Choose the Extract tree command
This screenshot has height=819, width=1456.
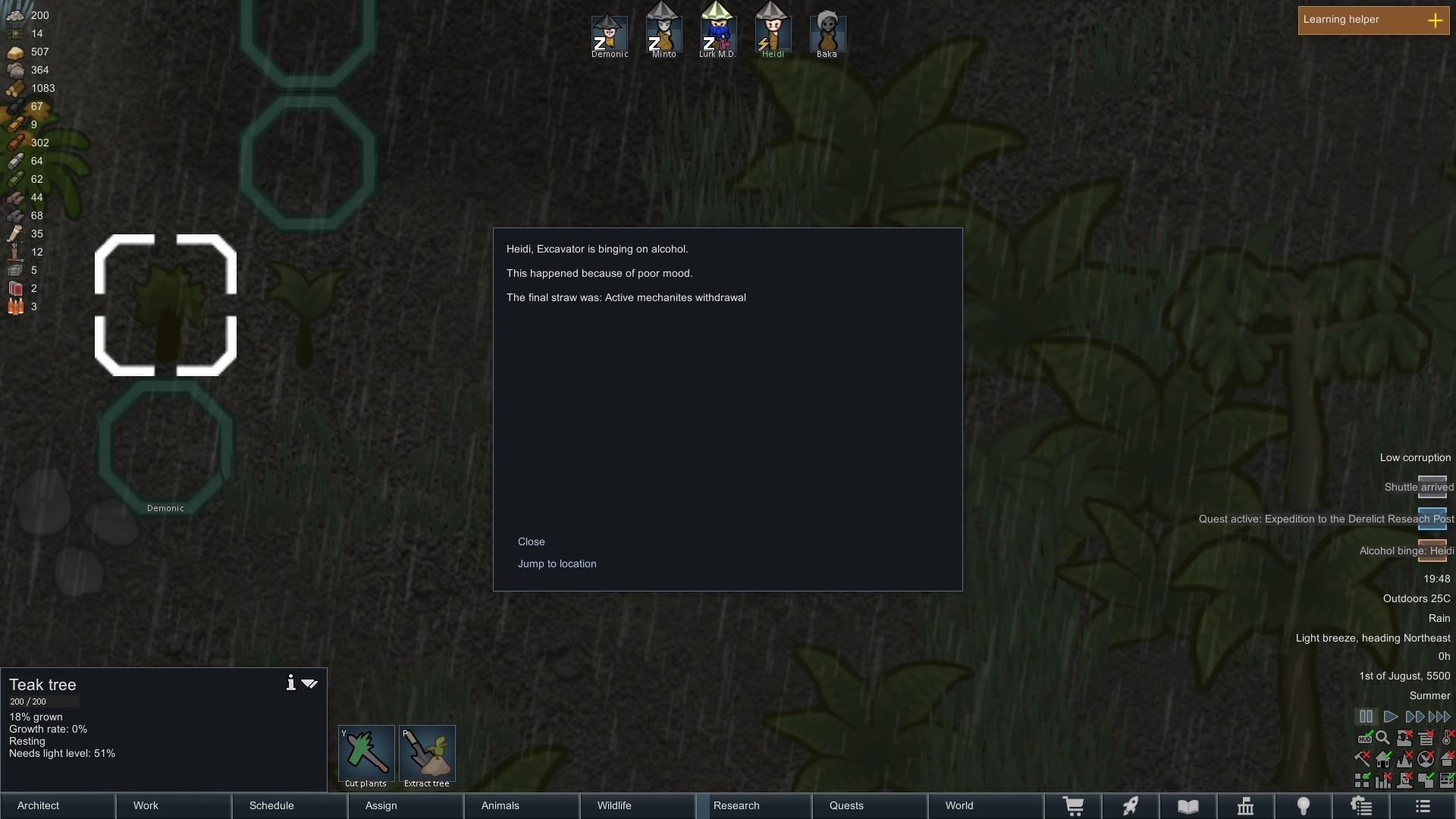427,754
